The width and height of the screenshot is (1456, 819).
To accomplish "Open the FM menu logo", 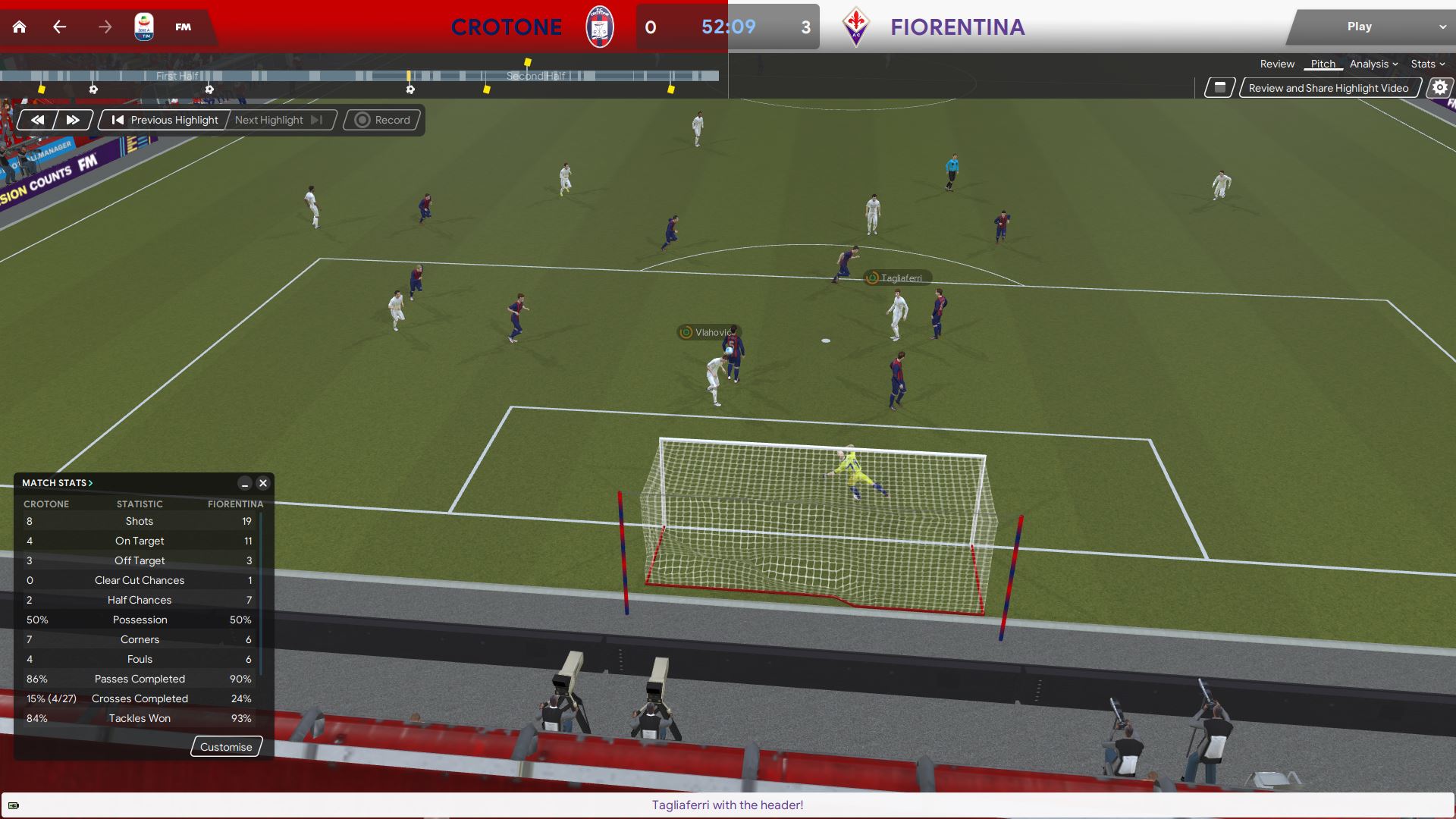I will [x=183, y=27].
